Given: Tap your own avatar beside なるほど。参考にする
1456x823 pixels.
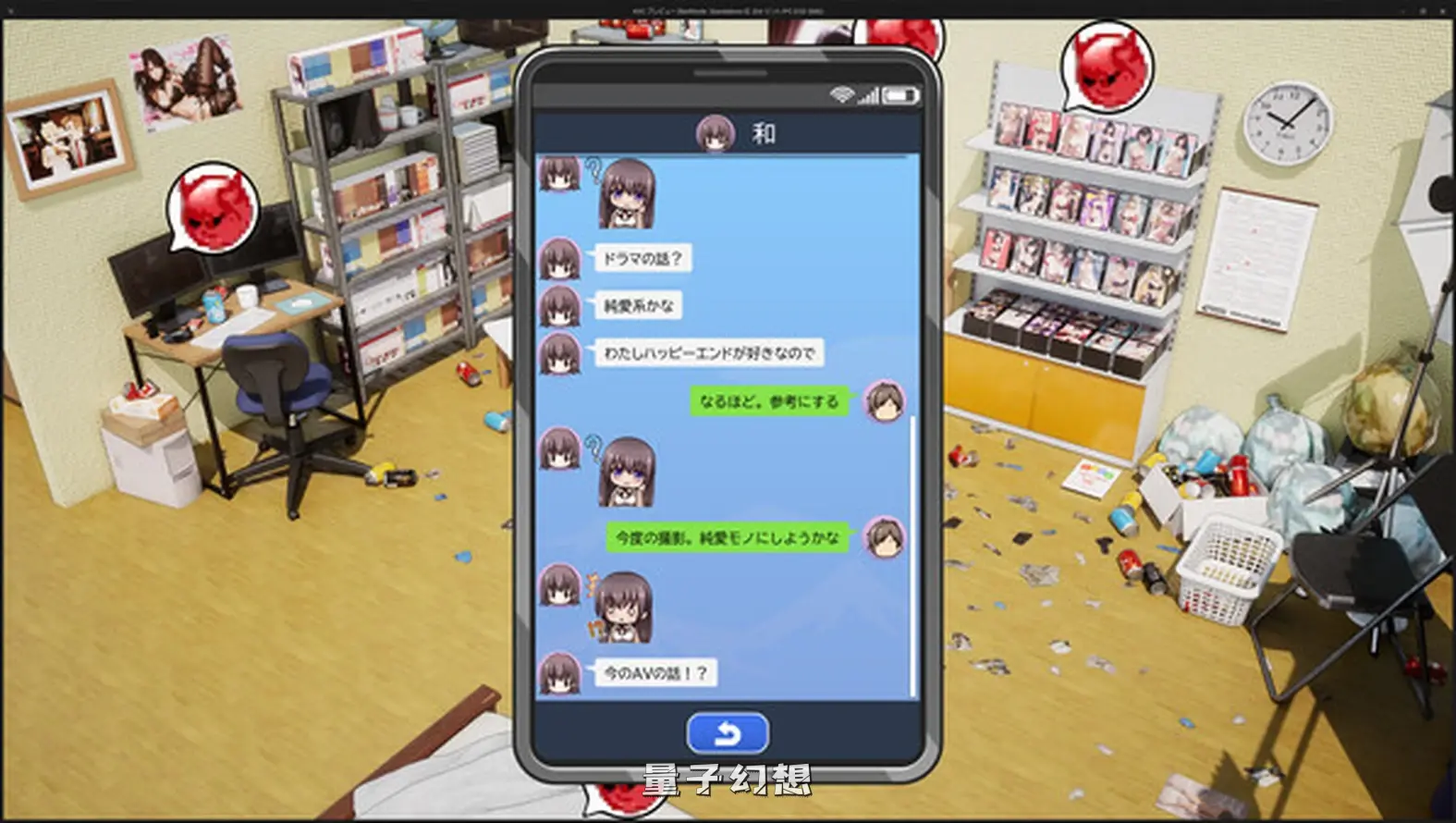Looking at the screenshot, I should pyautogui.click(x=886, y=403).
